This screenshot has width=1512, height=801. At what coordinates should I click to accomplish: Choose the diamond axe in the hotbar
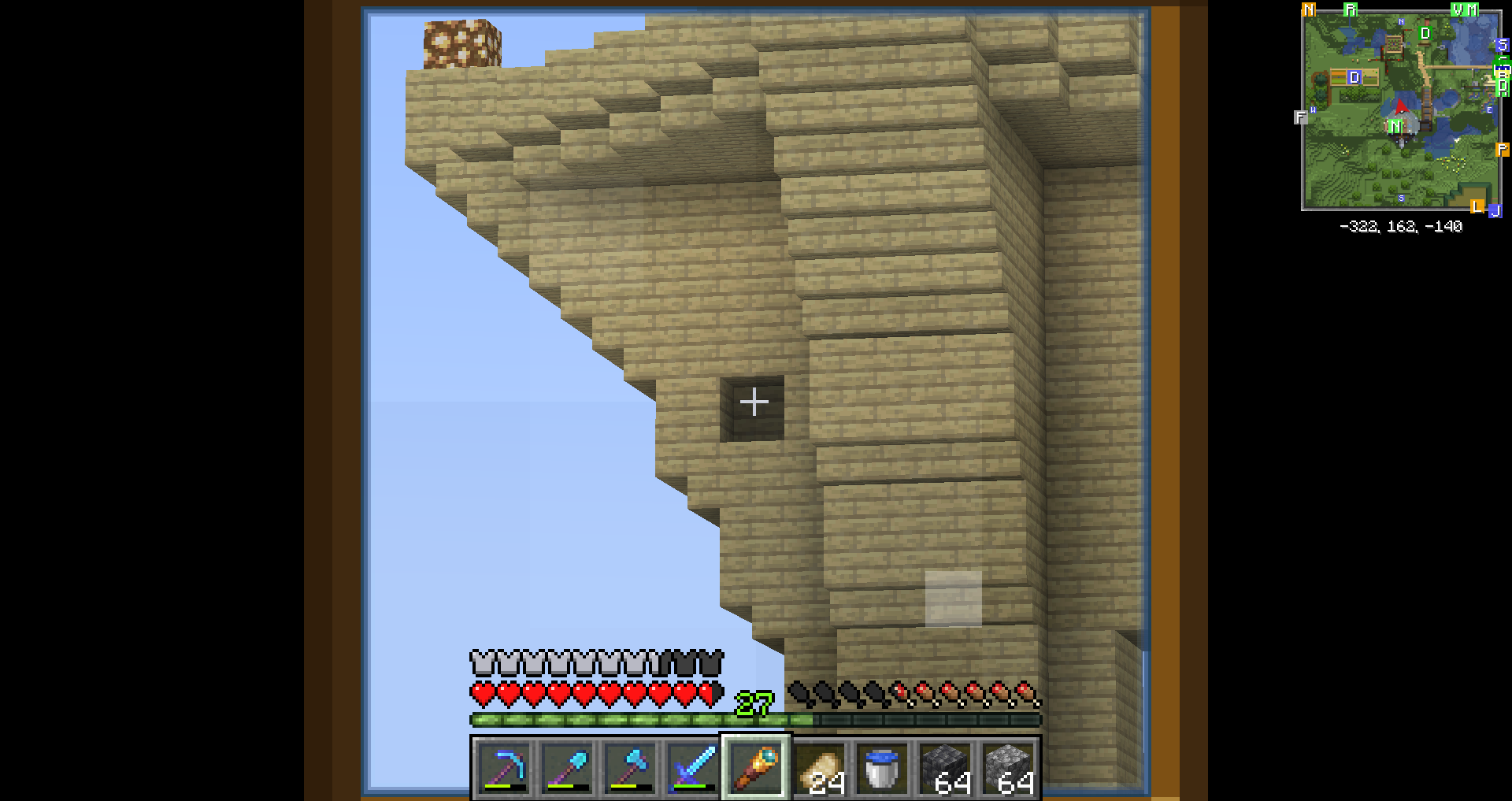(x=630, y=768)
